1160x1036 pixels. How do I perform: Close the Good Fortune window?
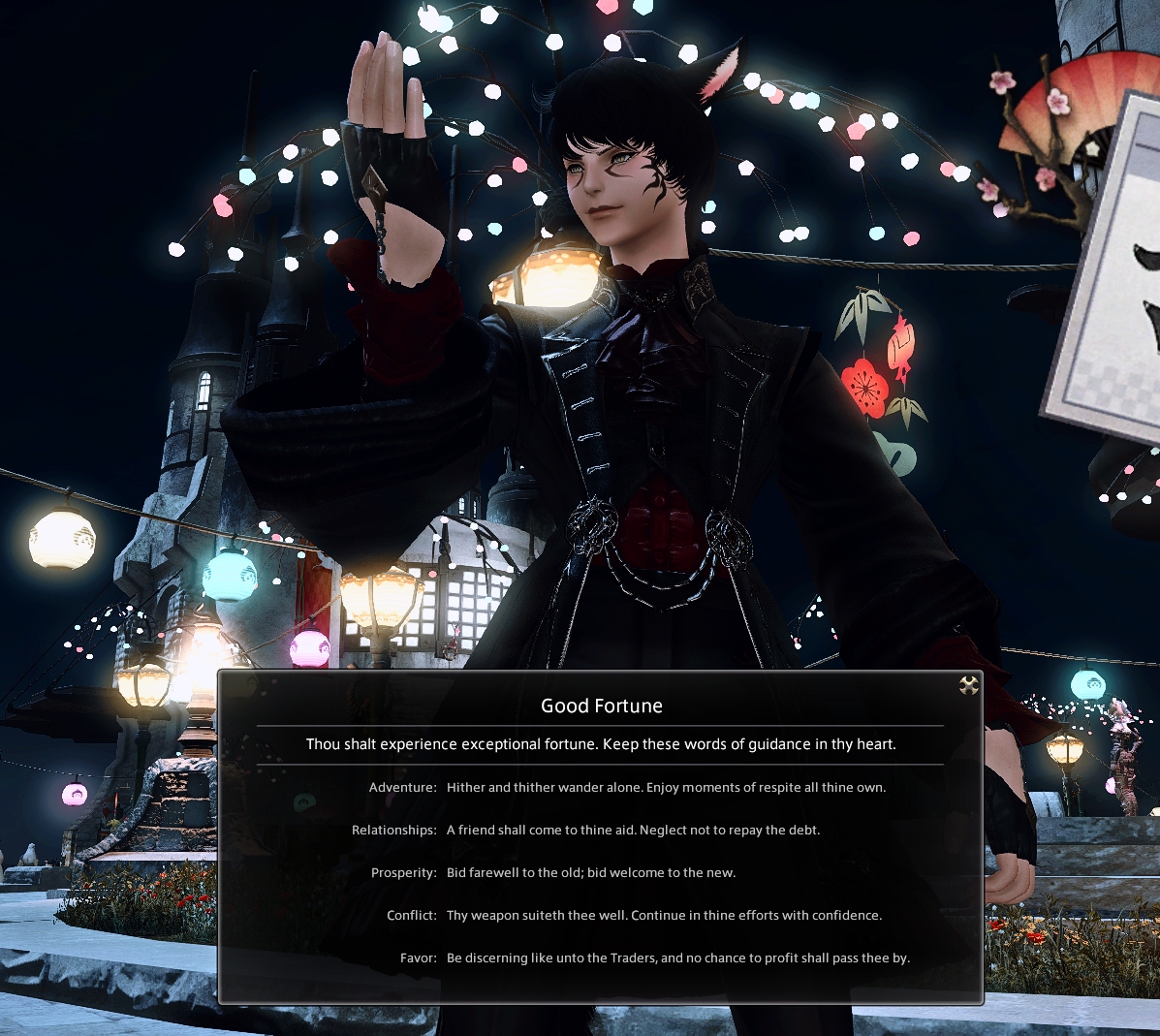(x=968, y=686)
